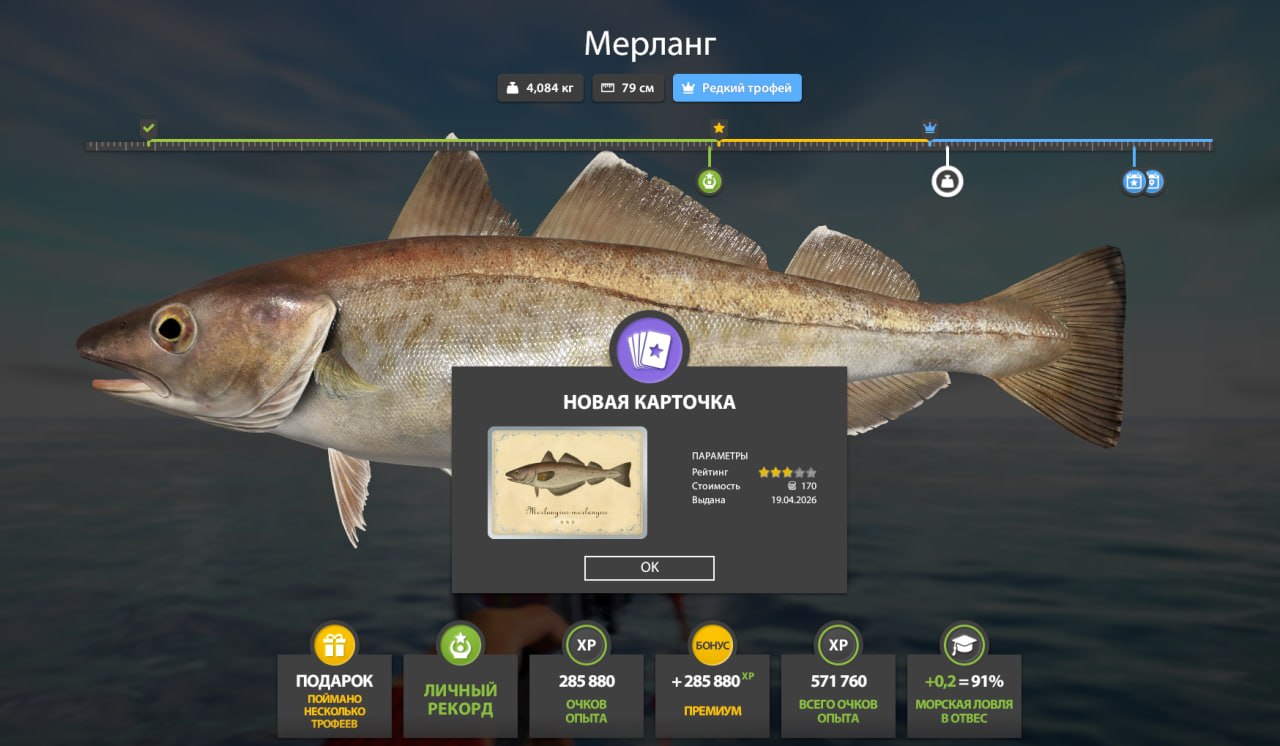Click the yellow star marker on the scale
The height and width of the screenshot is (746, 1280).
point(717,128)
